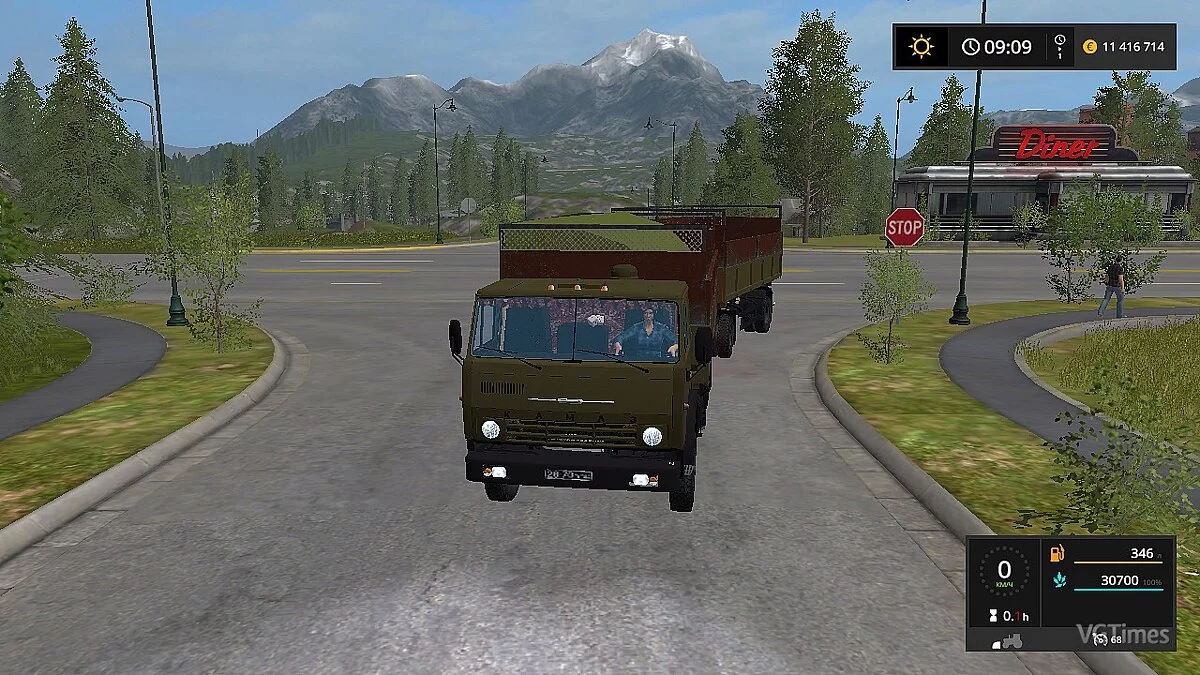Click the orange fuel pump icon
Viewport: 1200px width, 675px height.
tap(1057, 553)
